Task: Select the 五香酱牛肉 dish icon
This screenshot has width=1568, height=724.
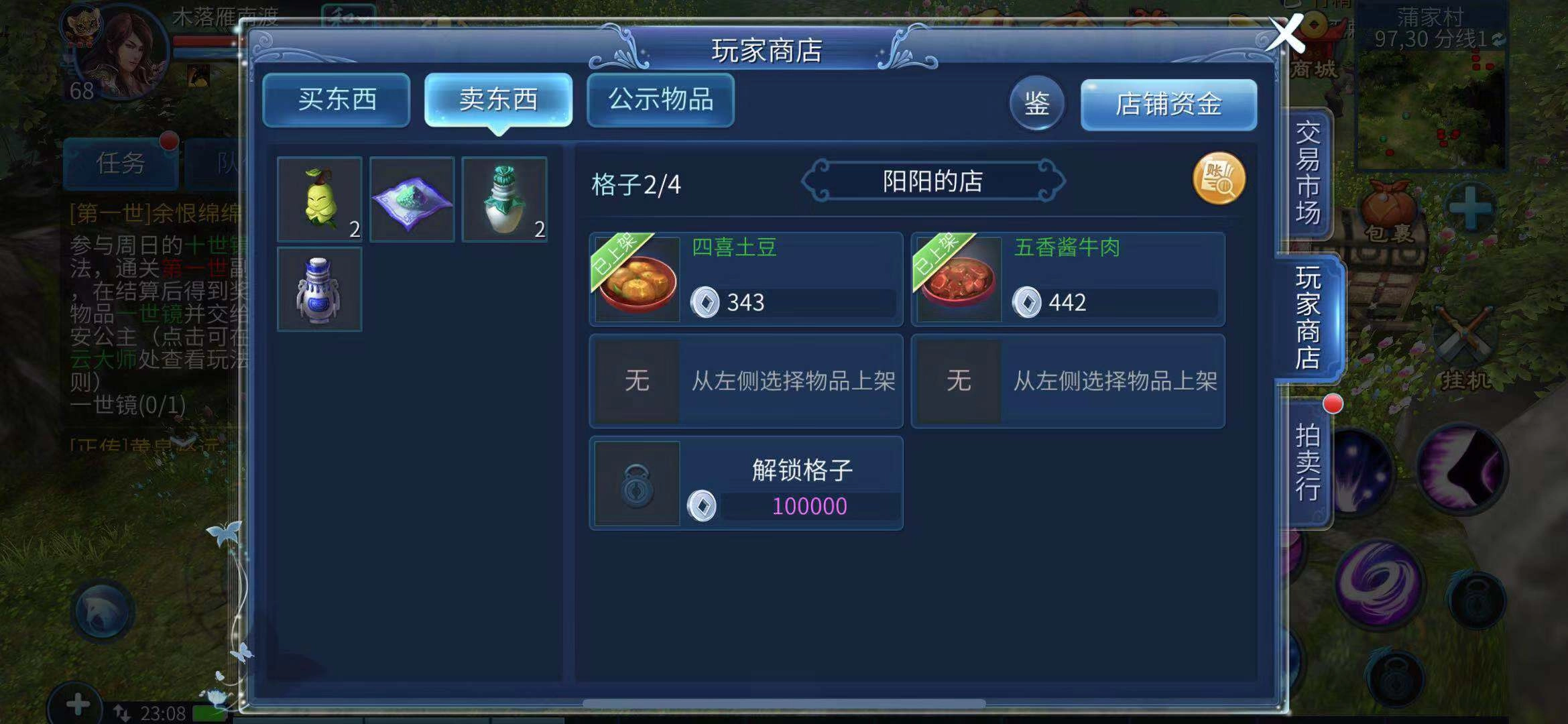Action: click(x=957, y=282)
